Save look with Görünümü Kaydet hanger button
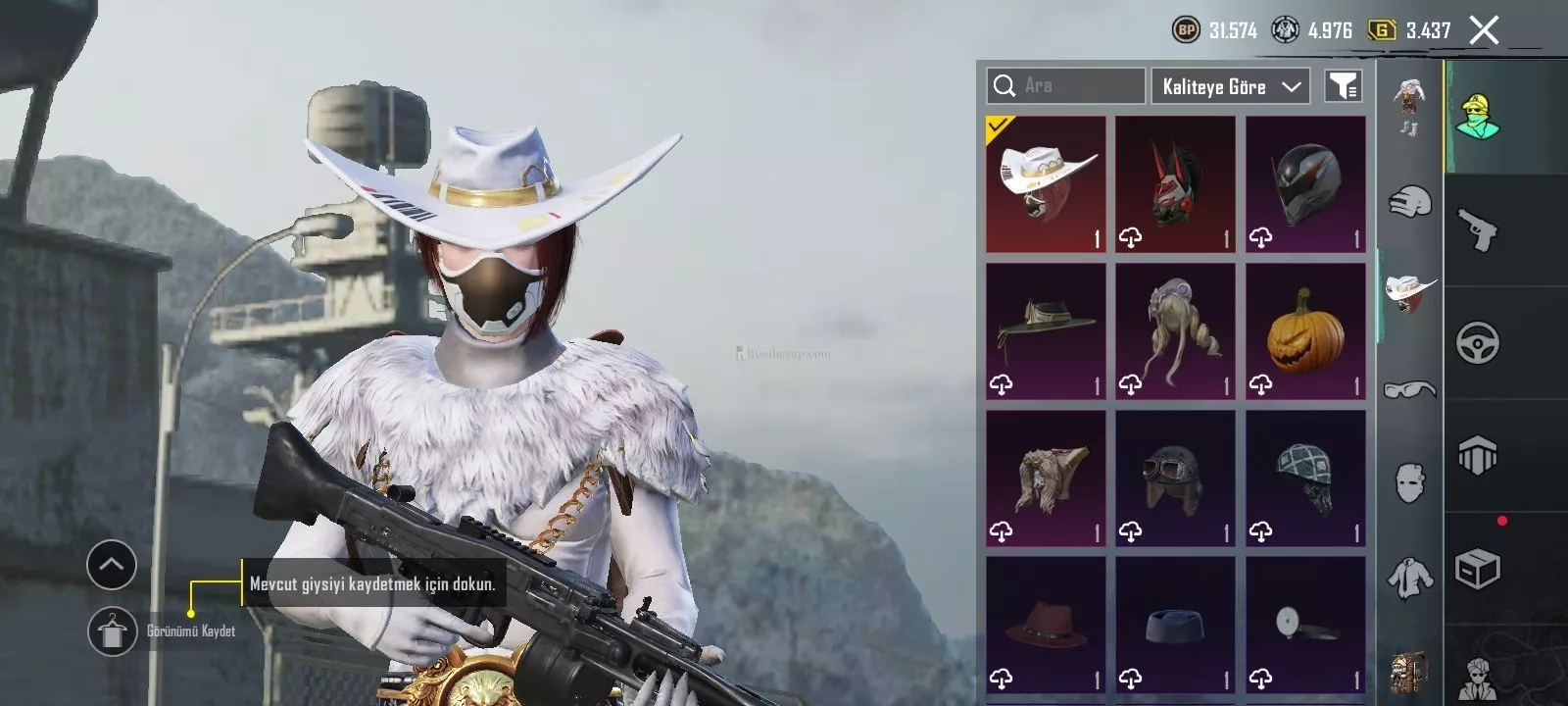This screenshot has height=706, width=1568. point(112,630)
